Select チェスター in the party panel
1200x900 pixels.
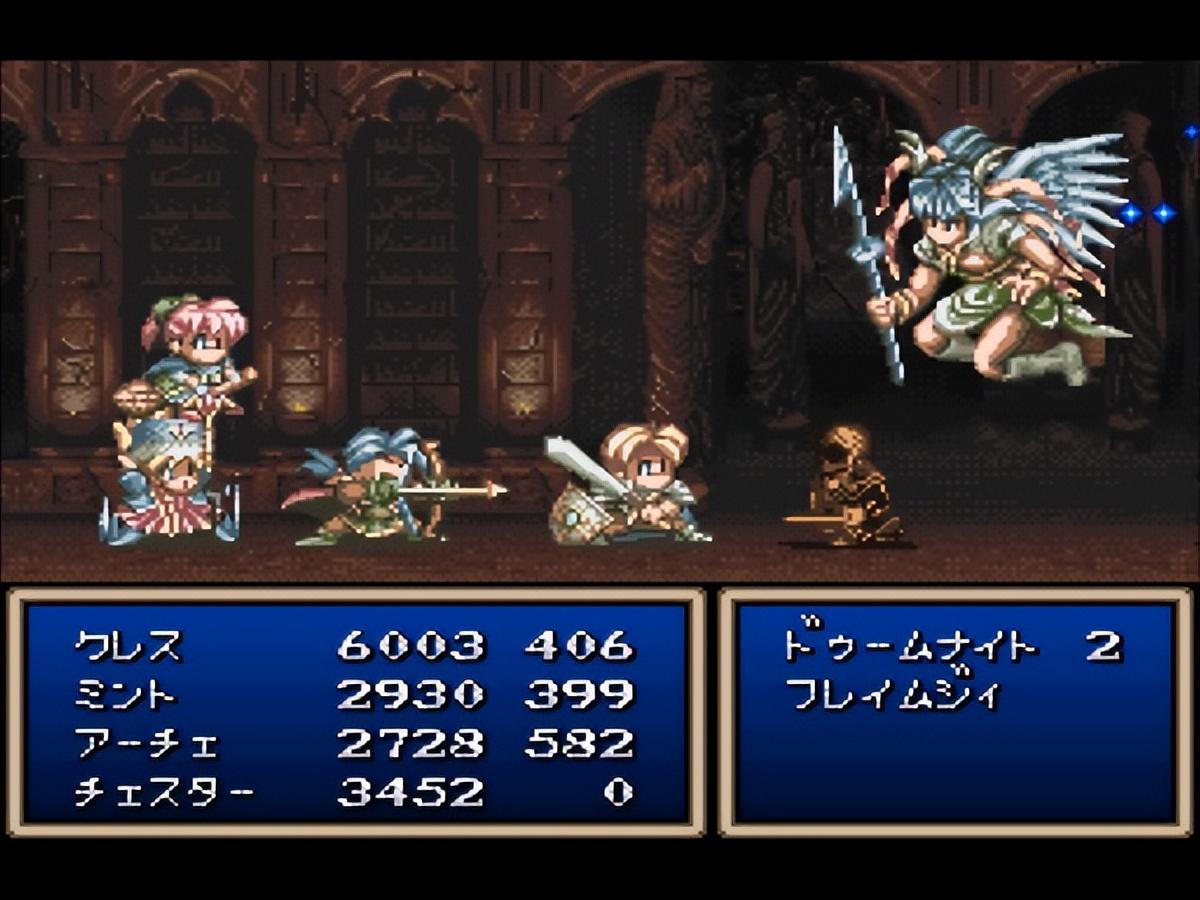pyautogui.click(x=164, y=793)
